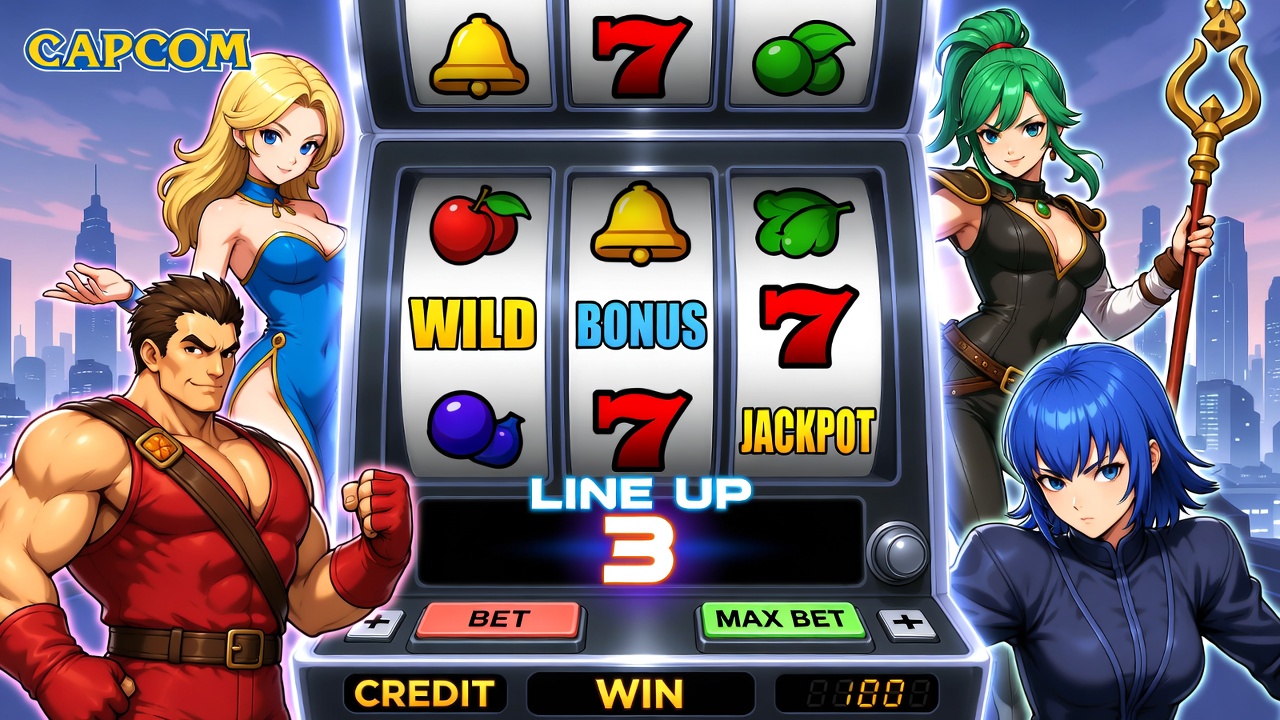Image resolution: width=1280 pixels, height=720 pixels.
Task: Click the plus button beside BET
Action: (x=376, y=624)
